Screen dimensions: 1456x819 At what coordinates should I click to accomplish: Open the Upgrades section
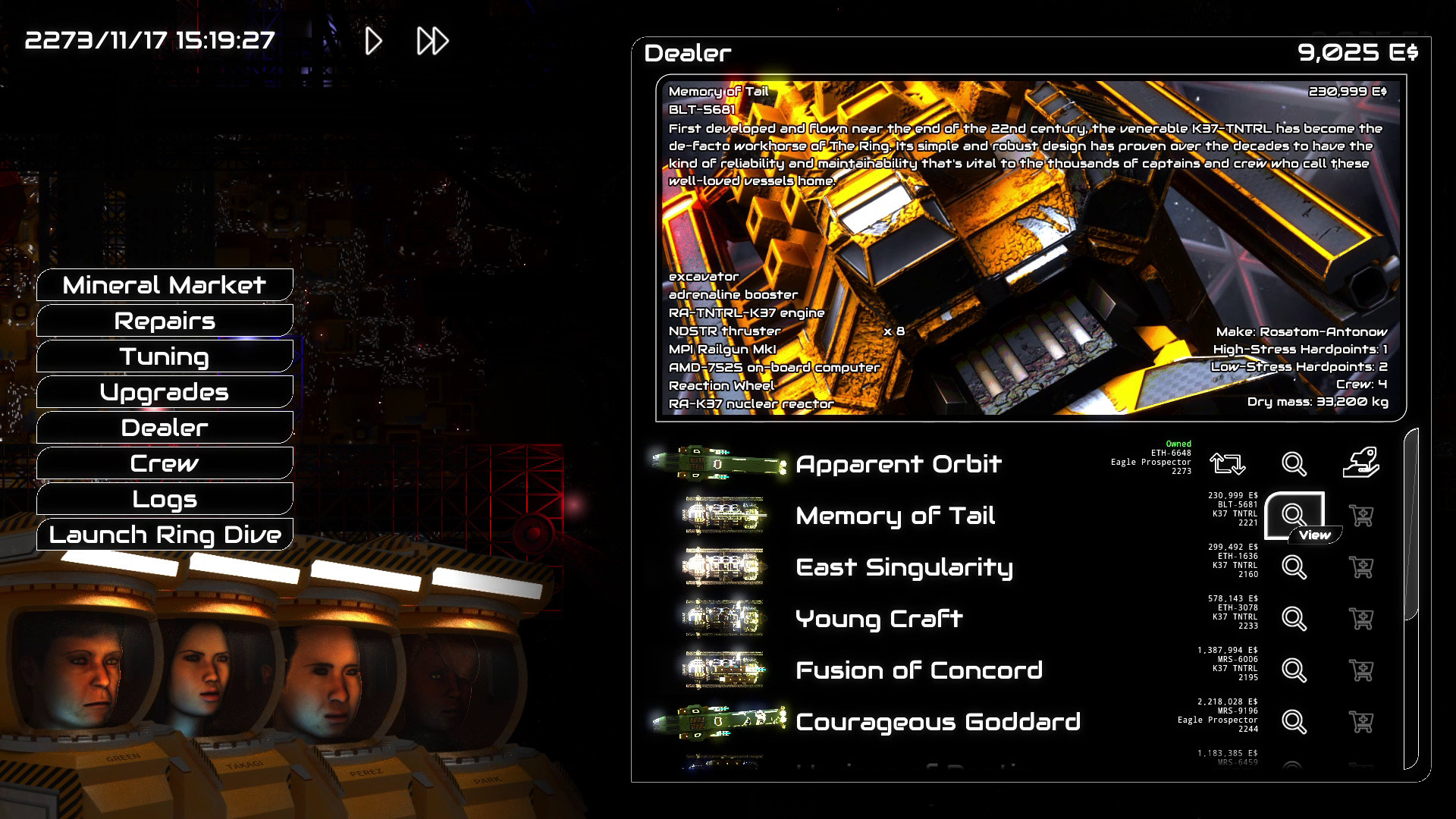click(164, 392)
